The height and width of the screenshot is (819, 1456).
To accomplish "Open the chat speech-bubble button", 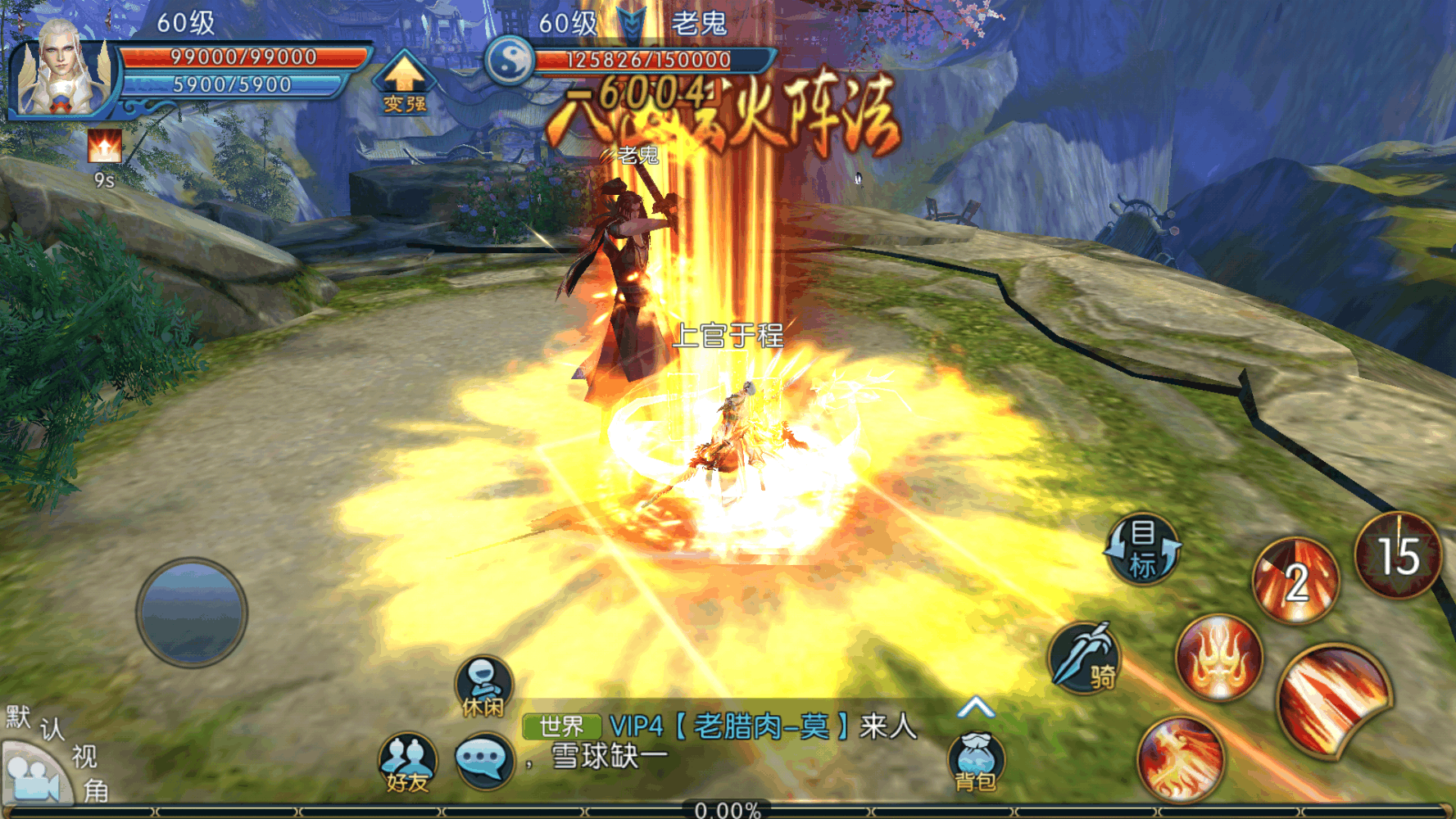I will [483, 760].
